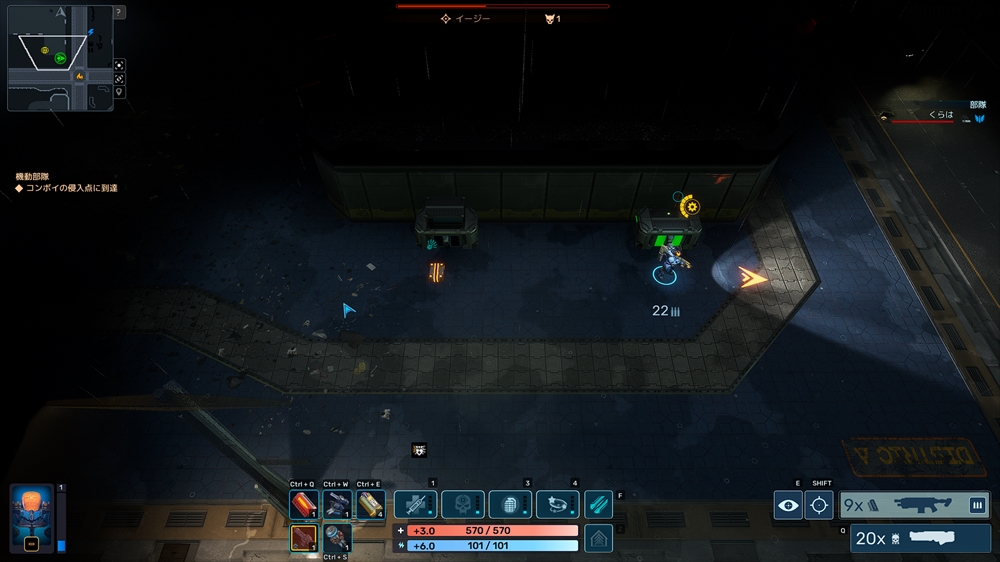
Task: Click the minimap center-on-player button
Action: coord(119,62)
